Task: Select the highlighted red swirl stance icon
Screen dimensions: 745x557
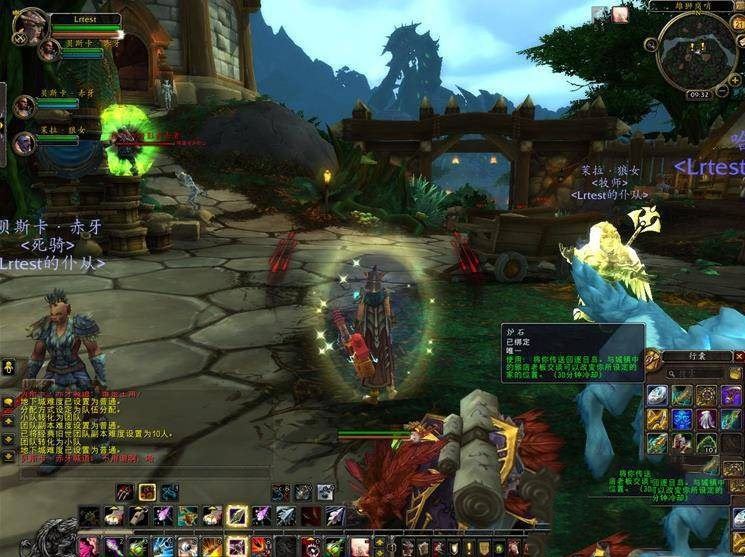Action: [x=147, y=492]
